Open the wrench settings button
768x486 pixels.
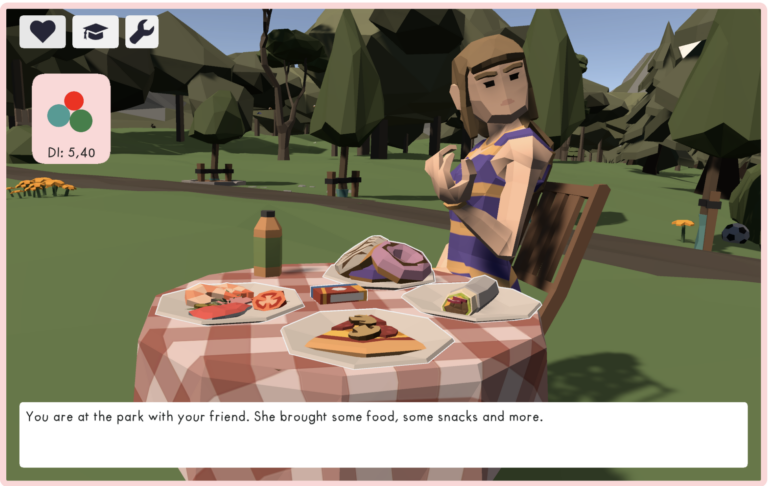point(142,31)
